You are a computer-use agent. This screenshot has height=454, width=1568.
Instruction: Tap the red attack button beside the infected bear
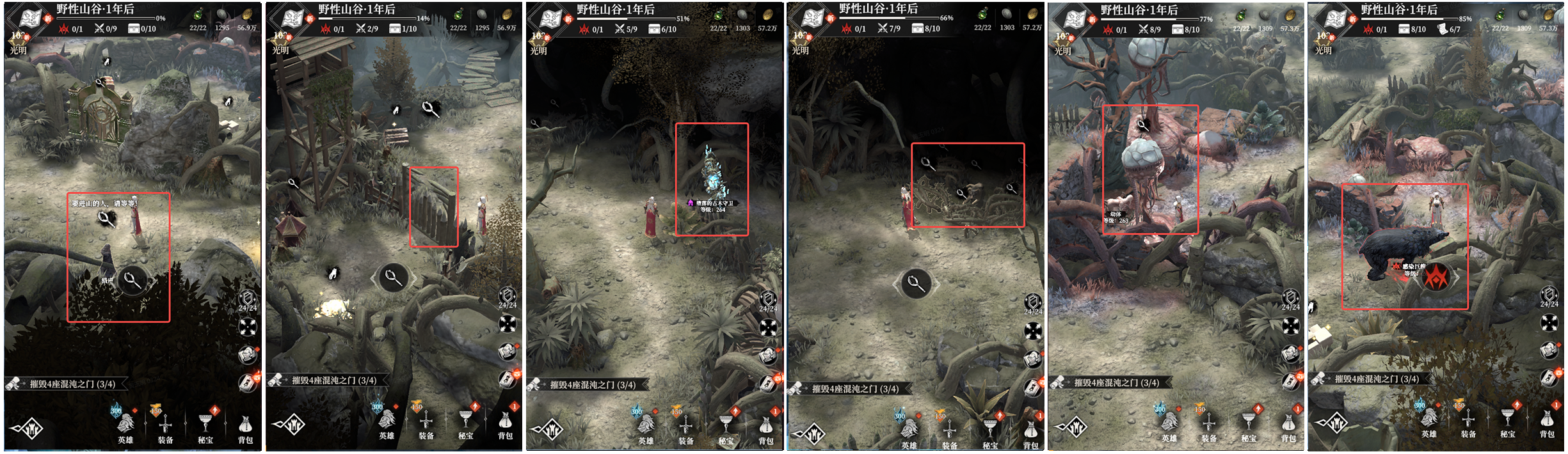(1436, 278)
